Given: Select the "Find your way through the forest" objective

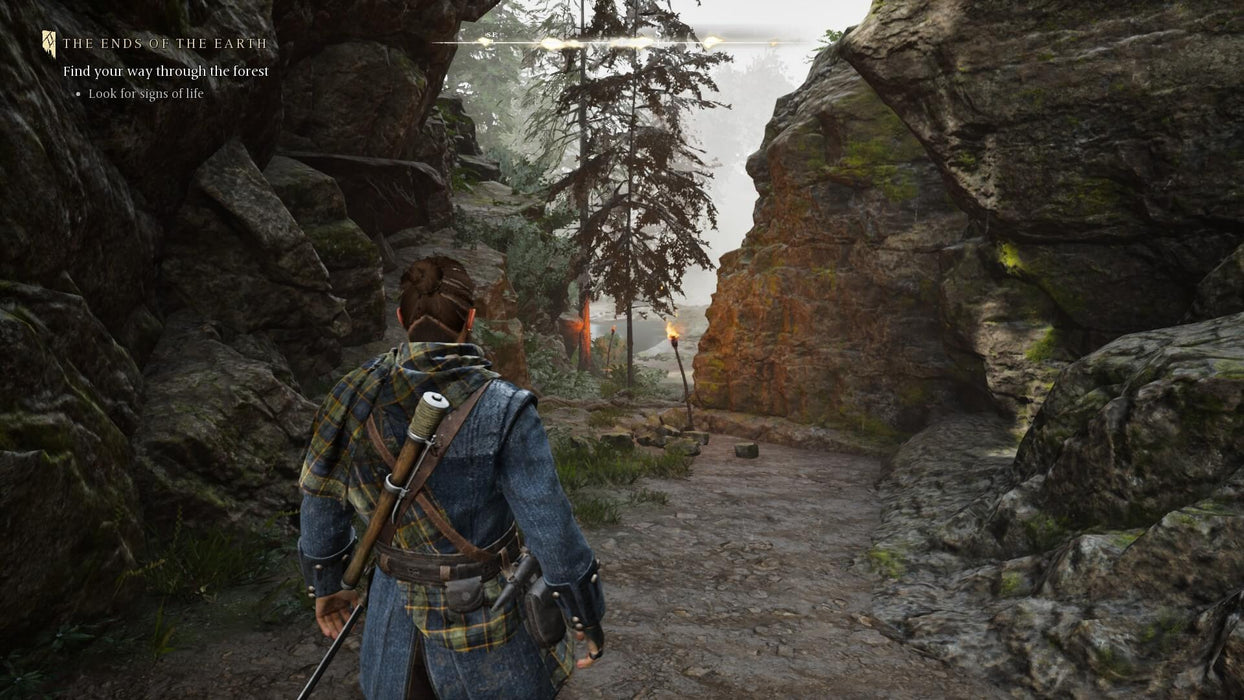Looking at the screenshot, I should click(x=166, y=71).
